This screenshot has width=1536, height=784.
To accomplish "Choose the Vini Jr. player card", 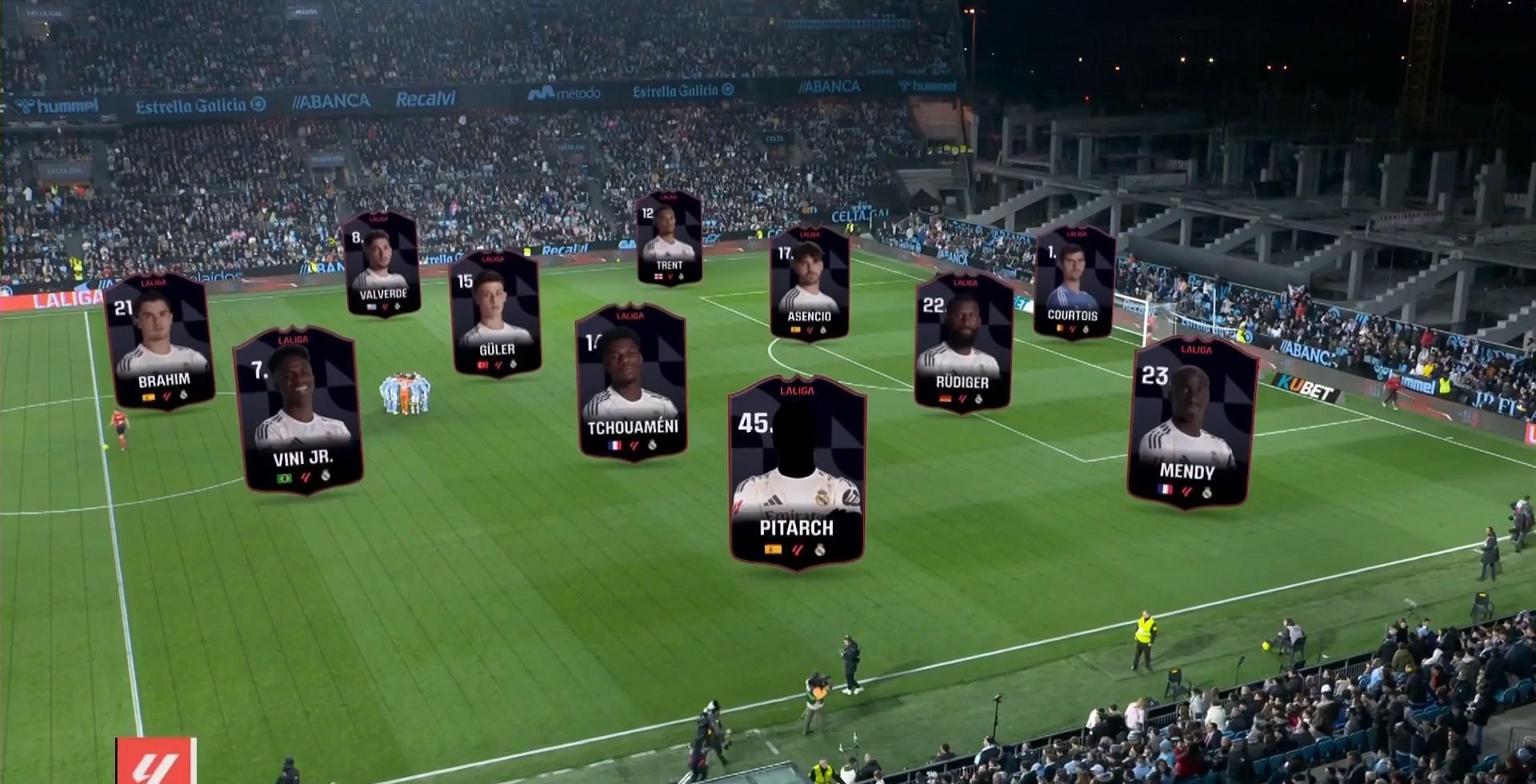I will (x=298, y=410).
